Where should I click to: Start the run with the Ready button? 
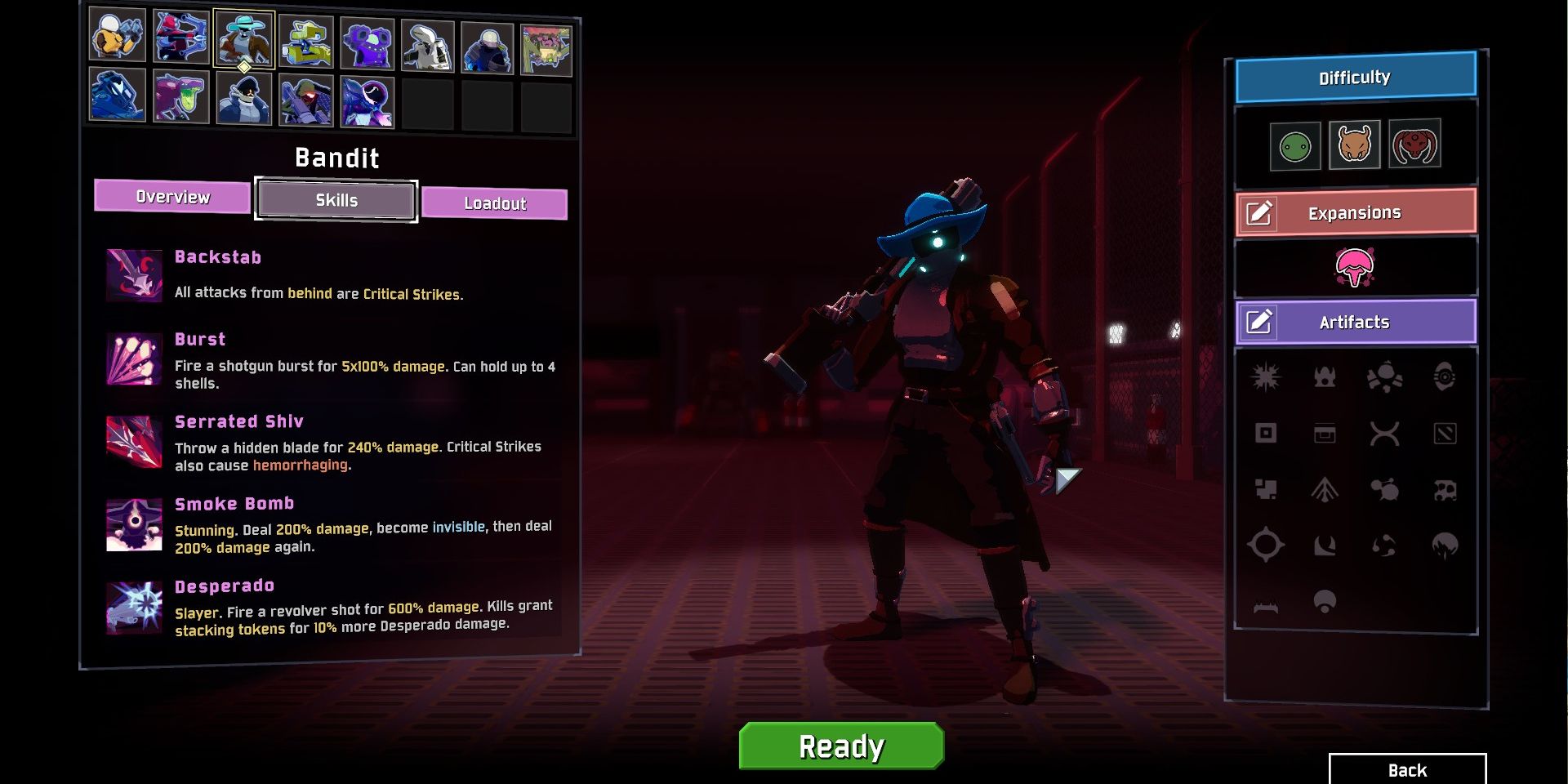coord(841,746)
